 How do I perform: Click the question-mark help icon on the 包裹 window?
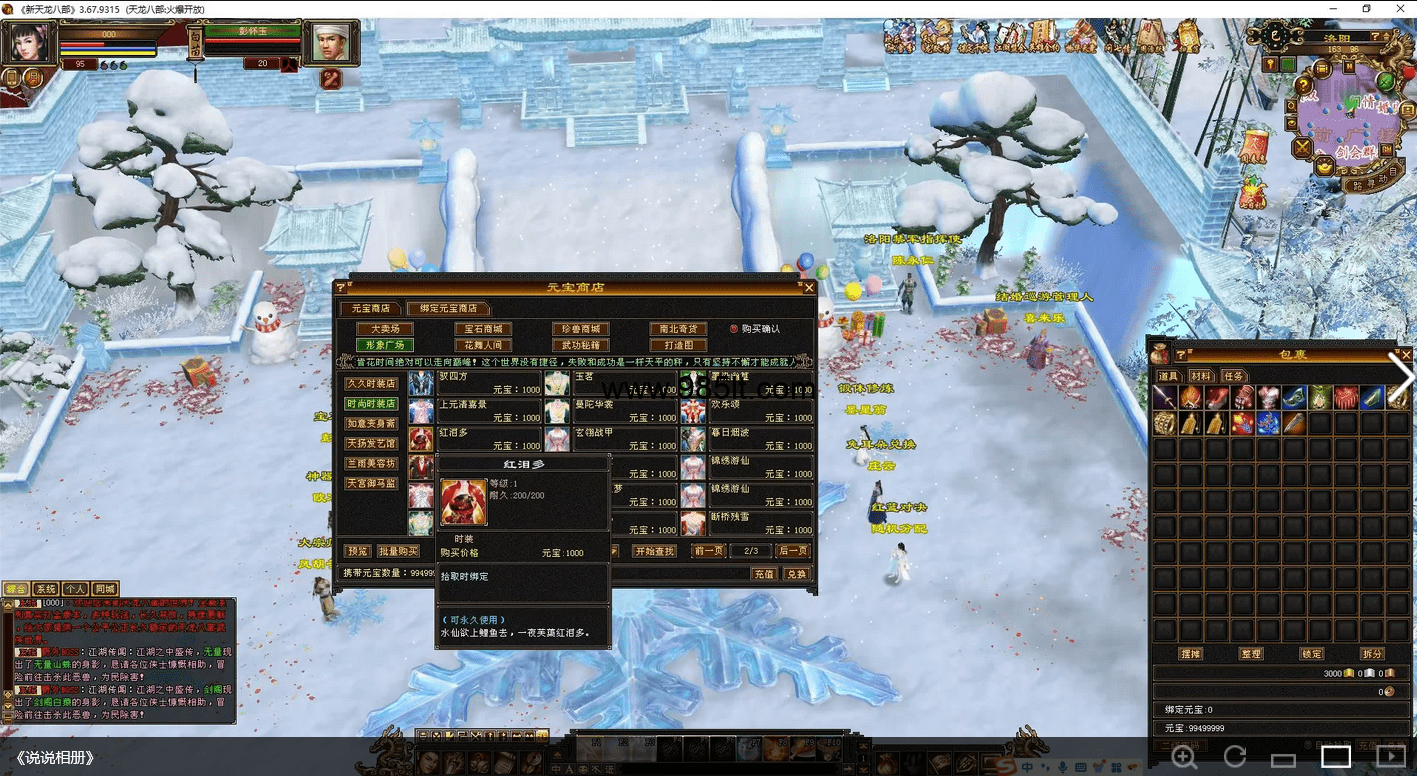point(1180,353)
